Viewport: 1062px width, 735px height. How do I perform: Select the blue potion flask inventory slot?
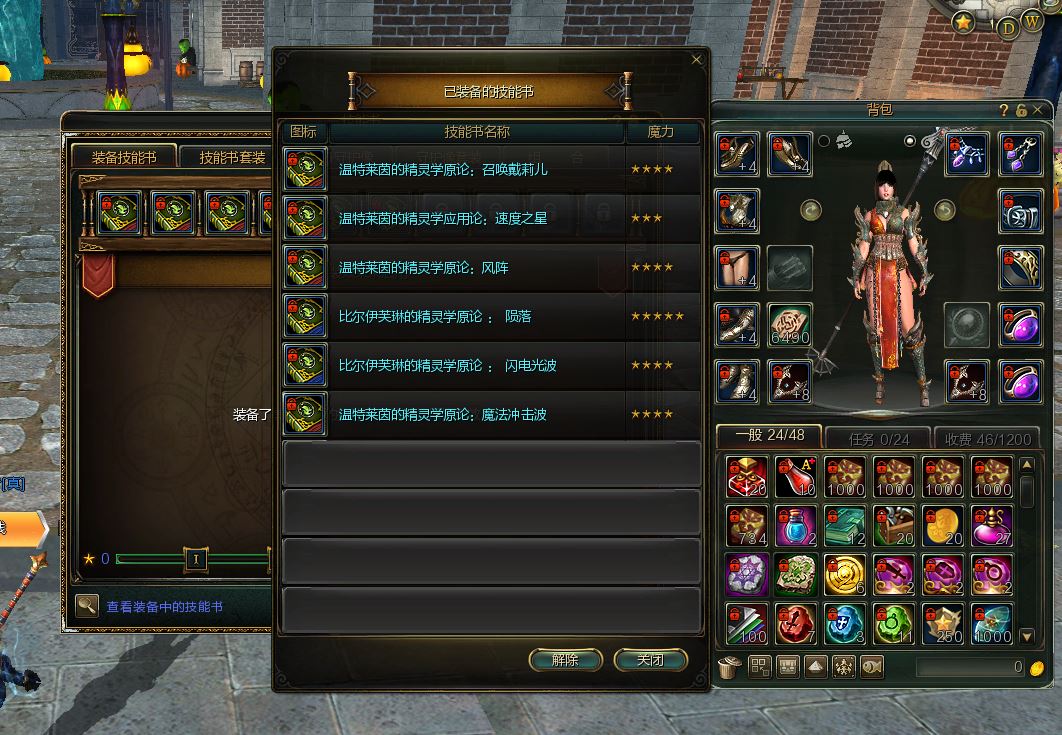[796, 526]
